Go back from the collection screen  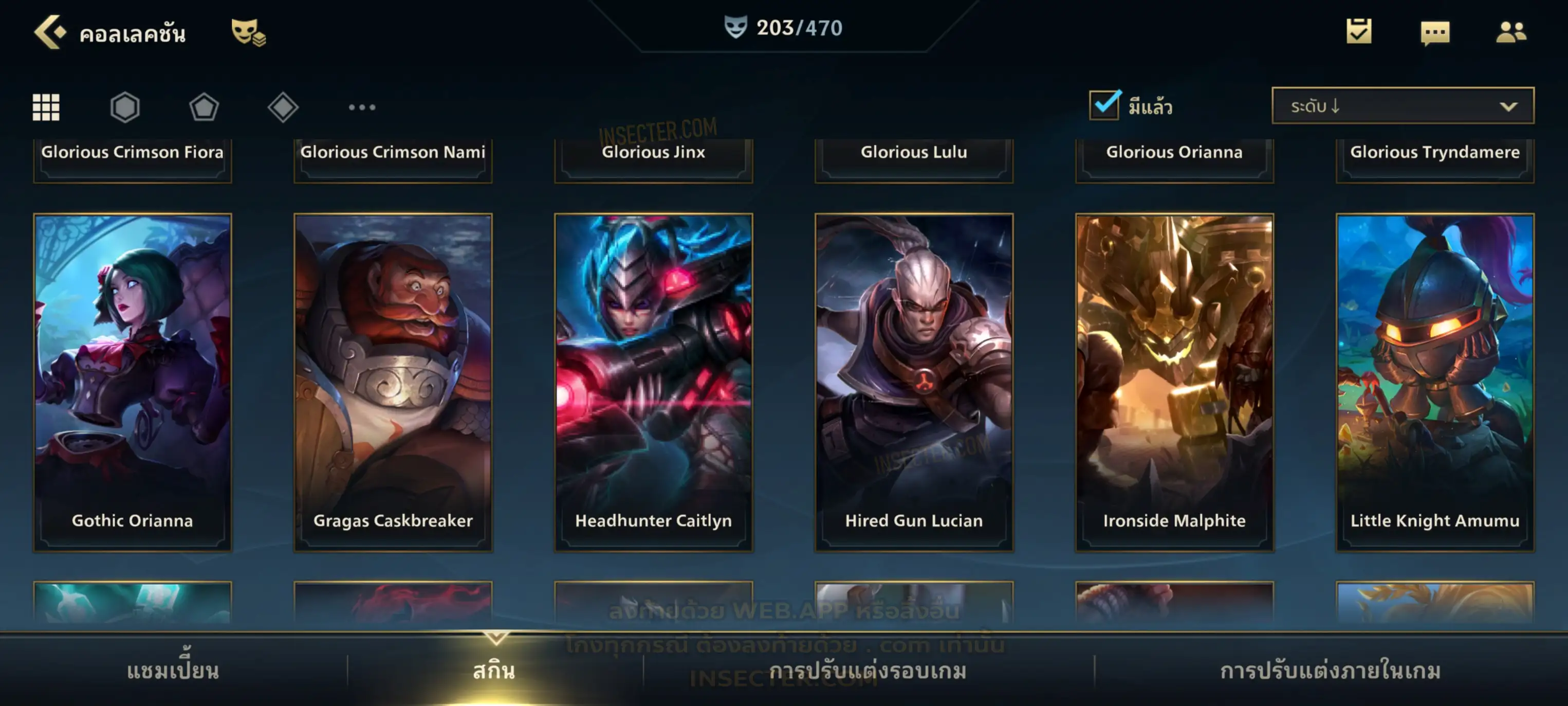pos(50,32)
